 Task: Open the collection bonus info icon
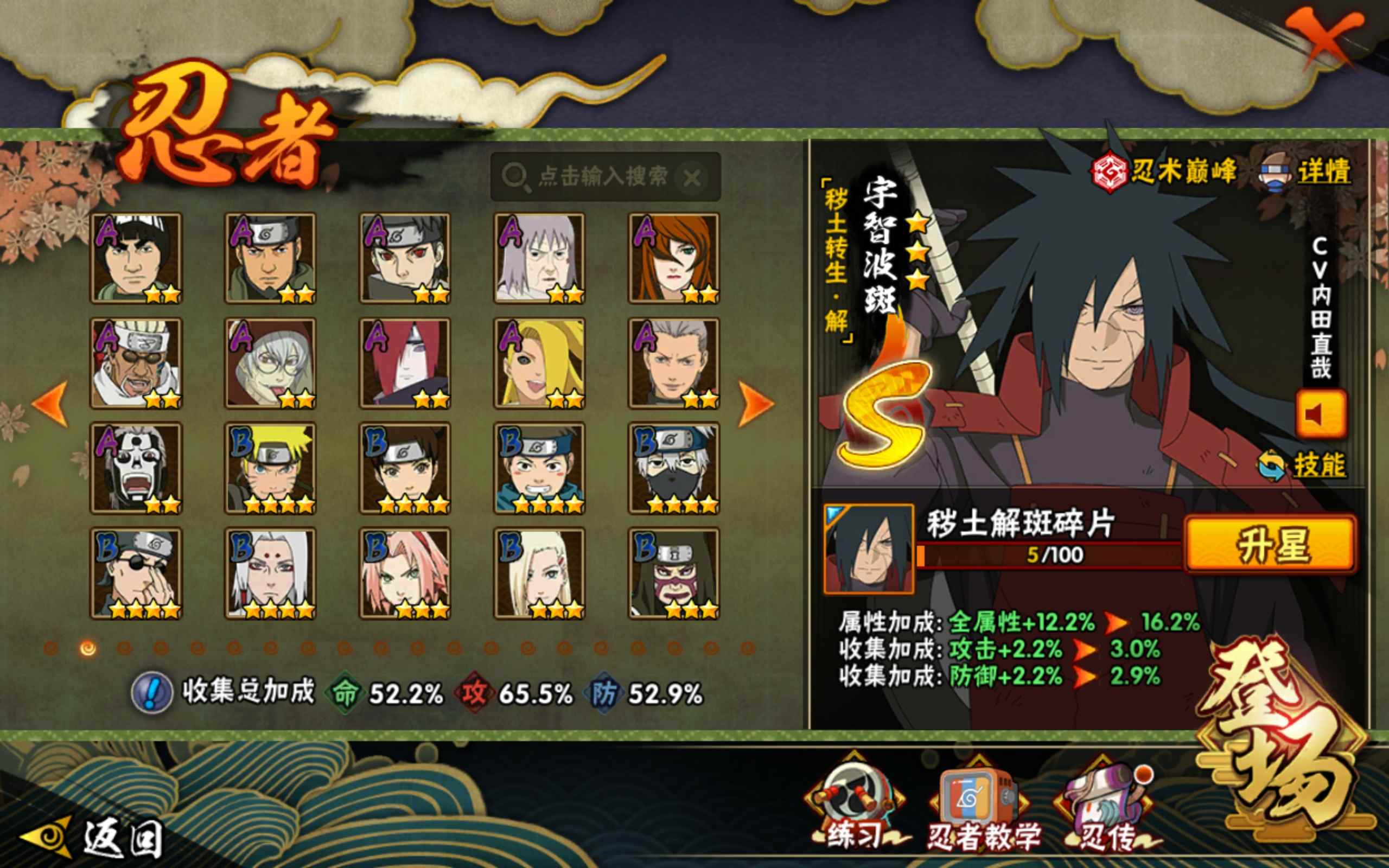[151, 693]
